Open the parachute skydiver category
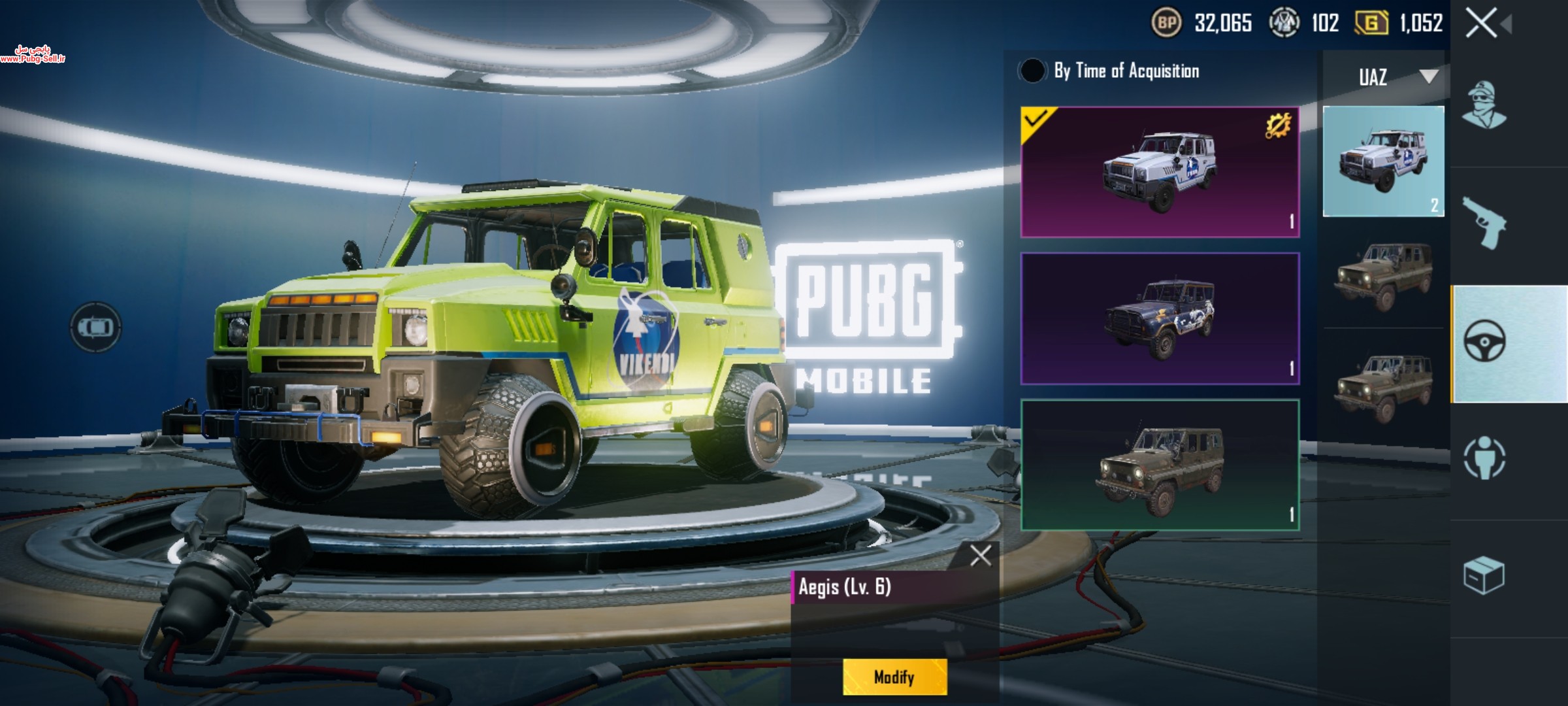Viewport: 1568px width, 706px height. click(1484, 458)
